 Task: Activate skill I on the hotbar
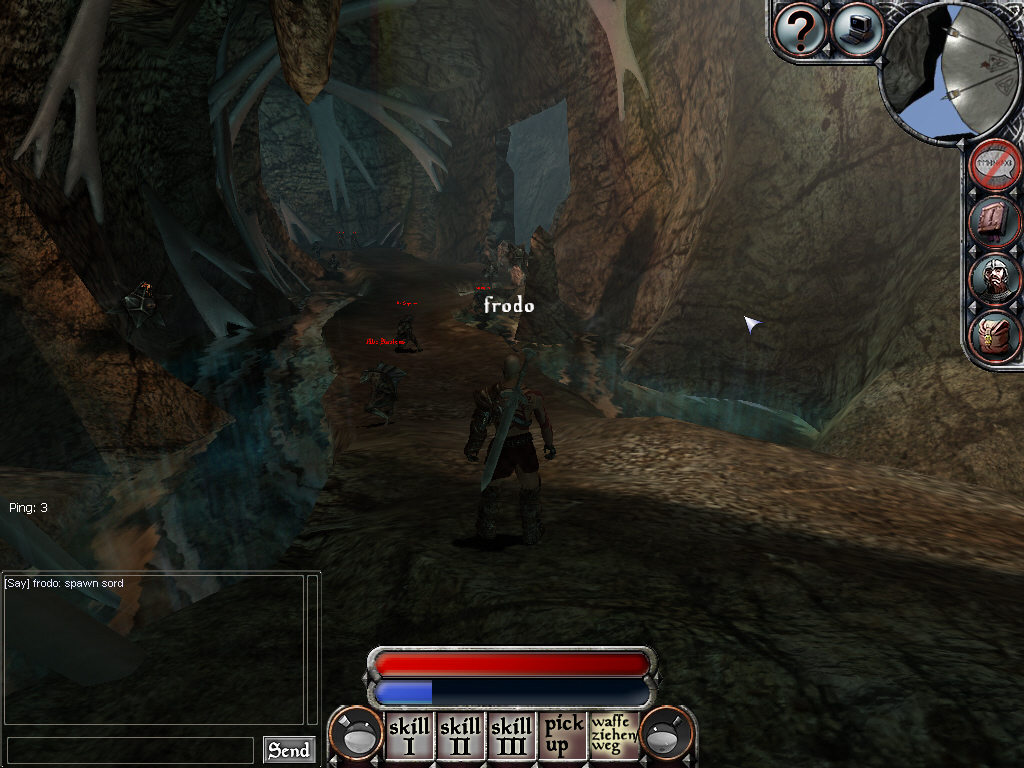(409, 736)
